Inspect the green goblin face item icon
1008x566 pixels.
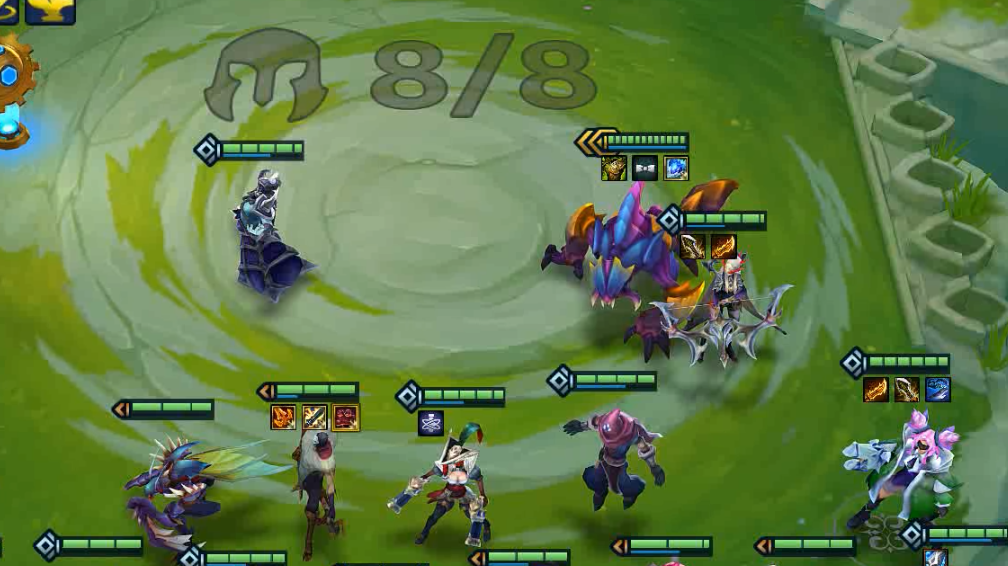(614, 168)
